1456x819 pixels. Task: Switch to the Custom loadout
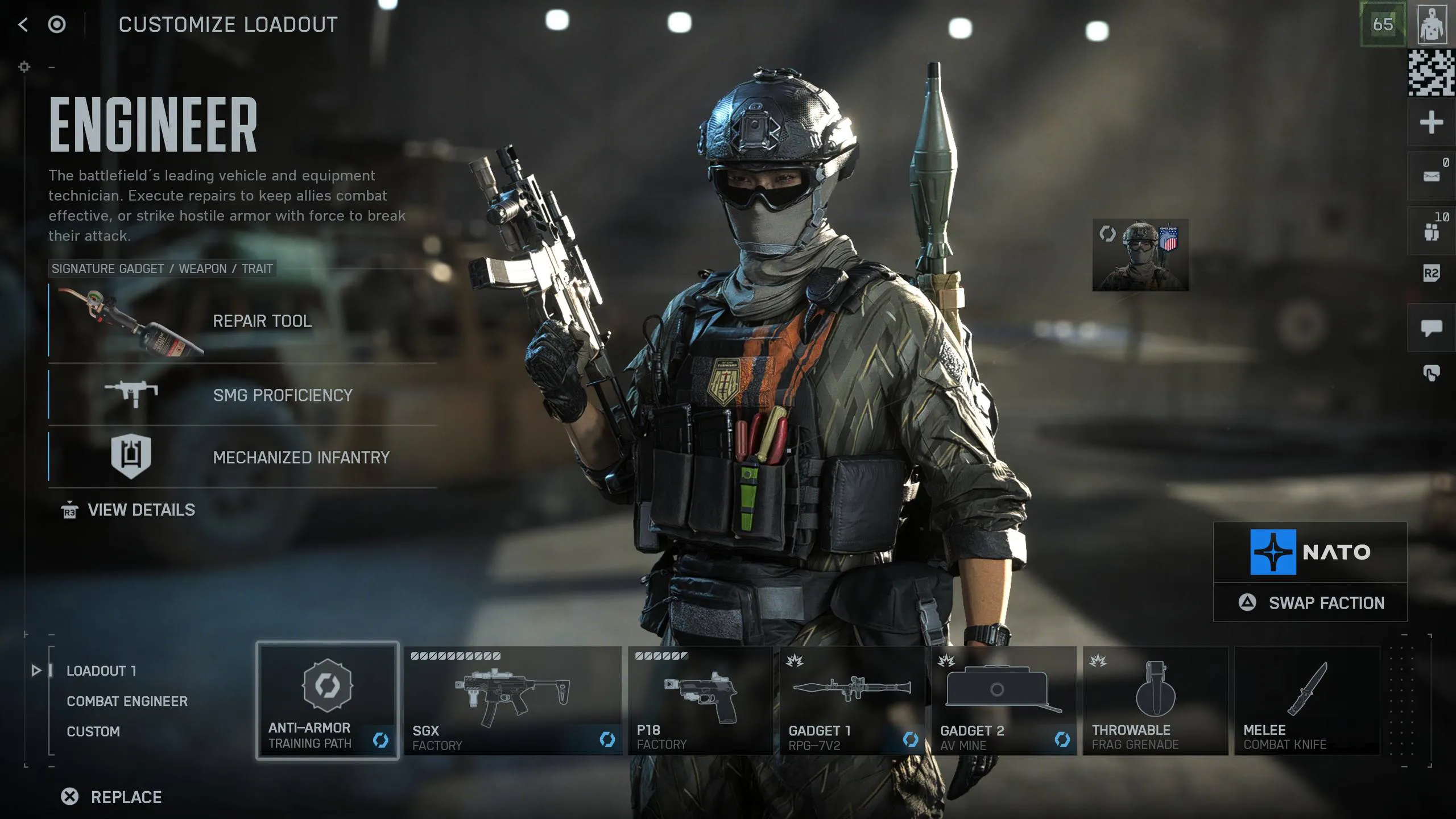click(93, 731)
